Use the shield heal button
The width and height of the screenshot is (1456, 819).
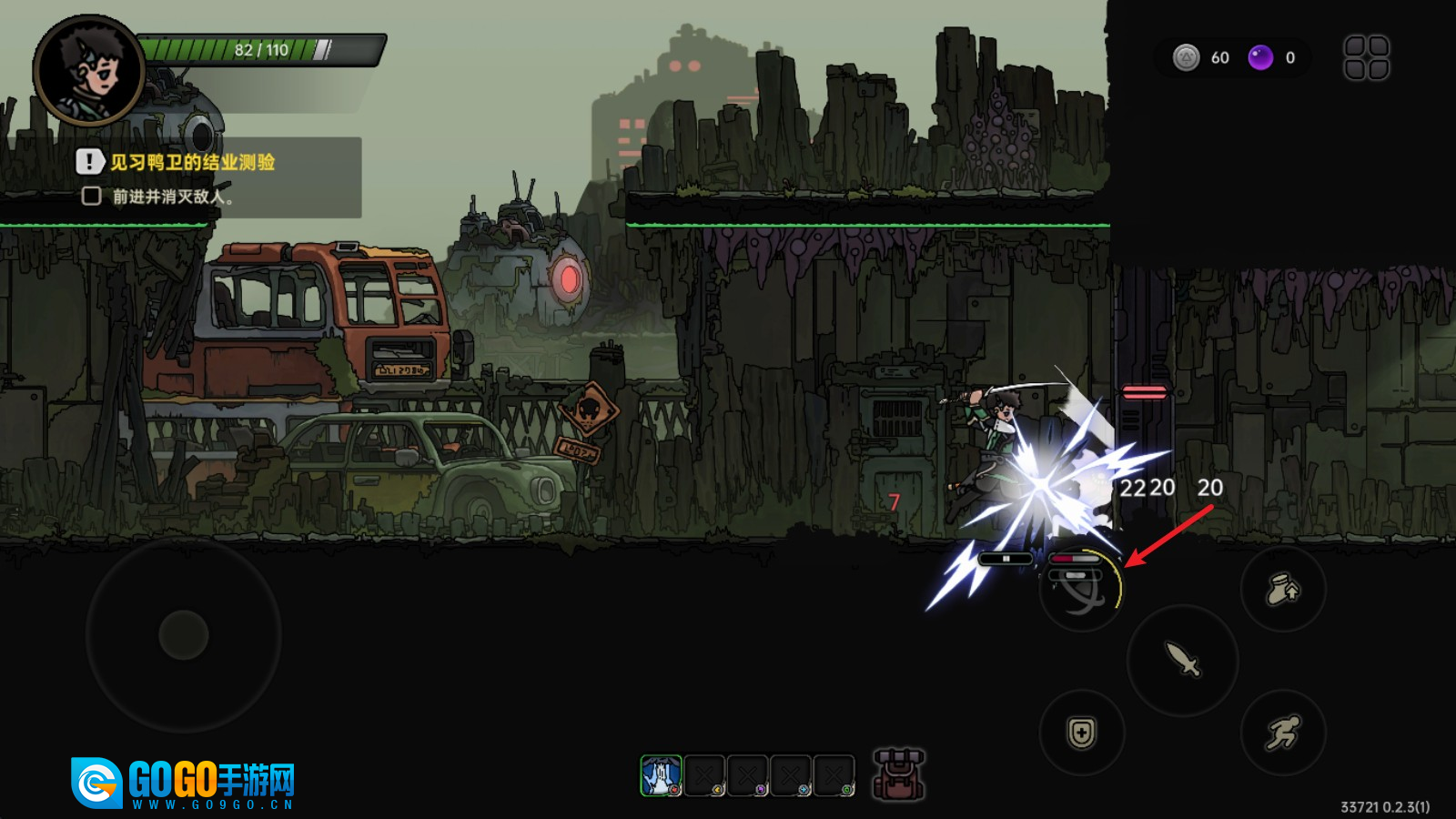(1082, 733)
